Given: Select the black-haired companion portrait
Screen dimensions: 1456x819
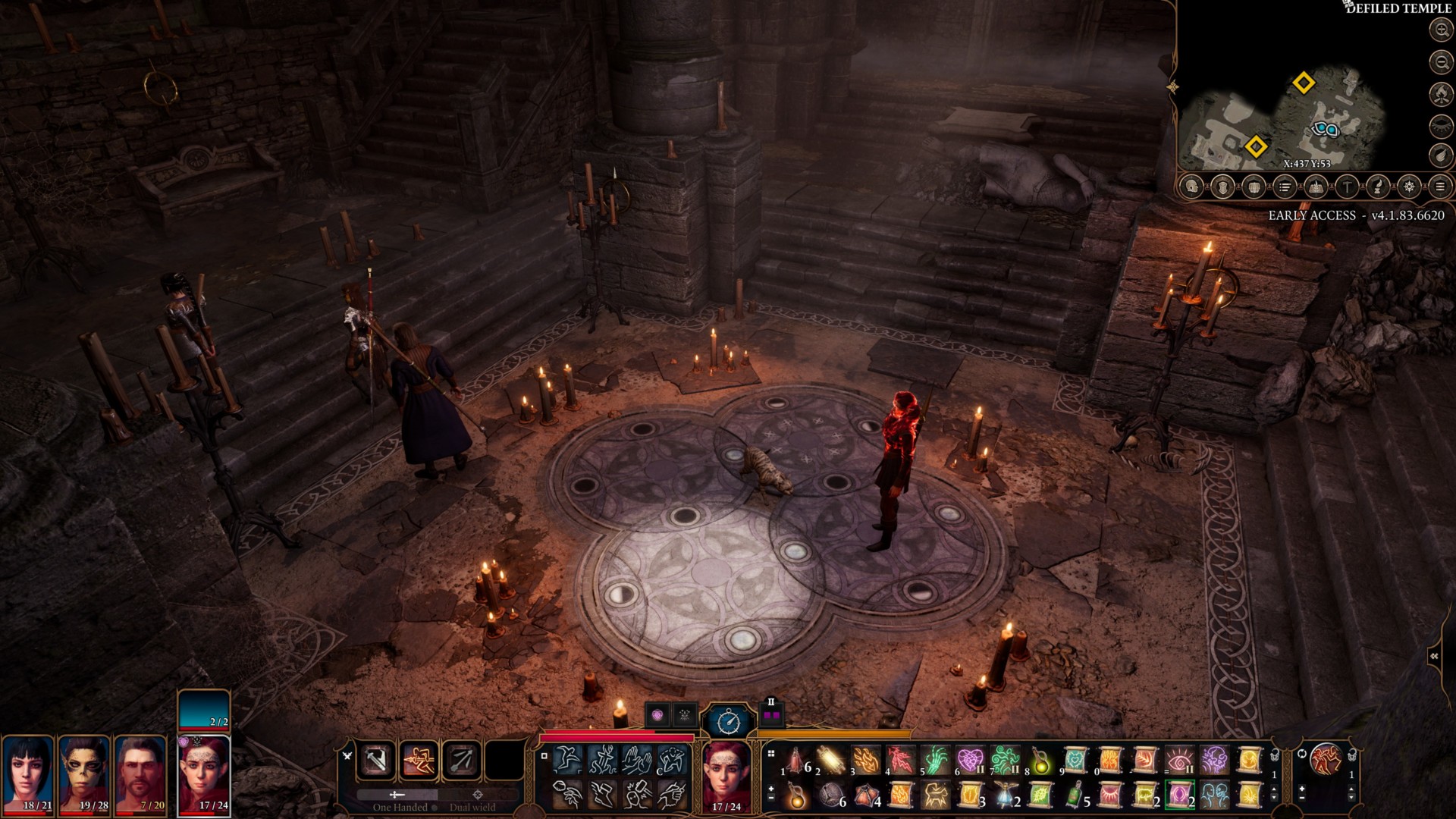Looking at the screenshot, I should coord(27,773).
